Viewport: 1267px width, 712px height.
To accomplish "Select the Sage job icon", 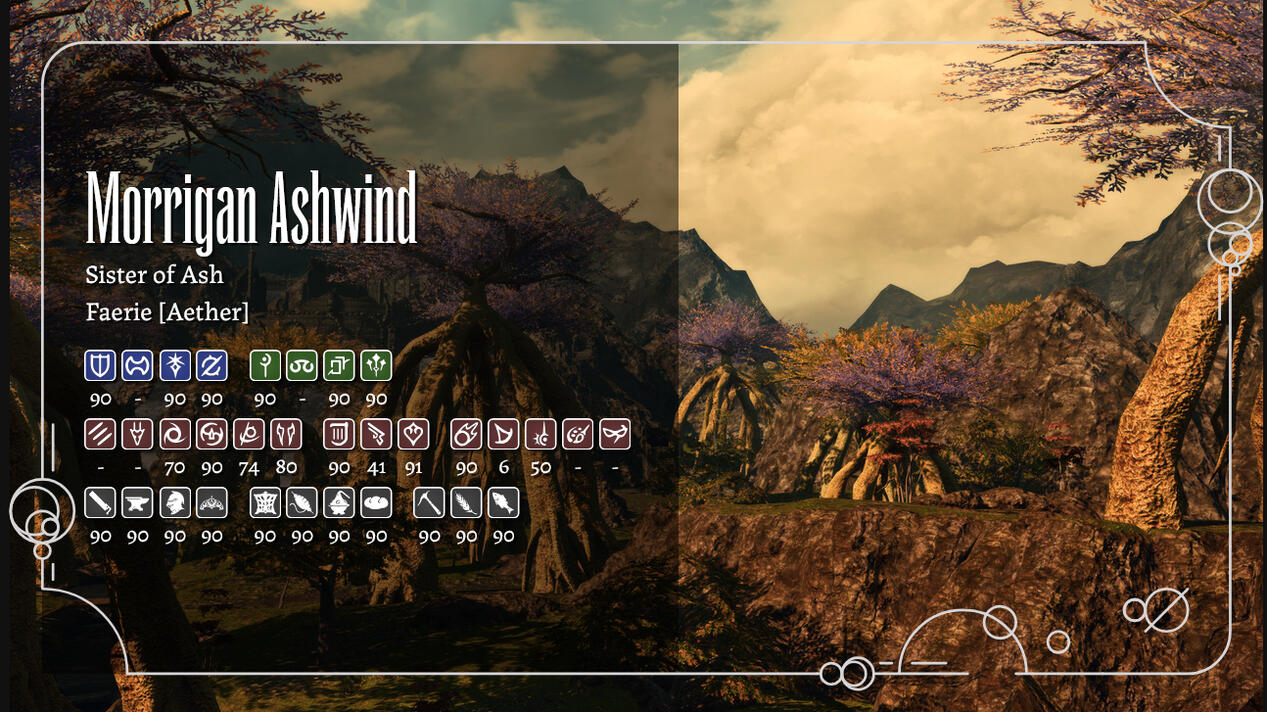I will [376, 365].
